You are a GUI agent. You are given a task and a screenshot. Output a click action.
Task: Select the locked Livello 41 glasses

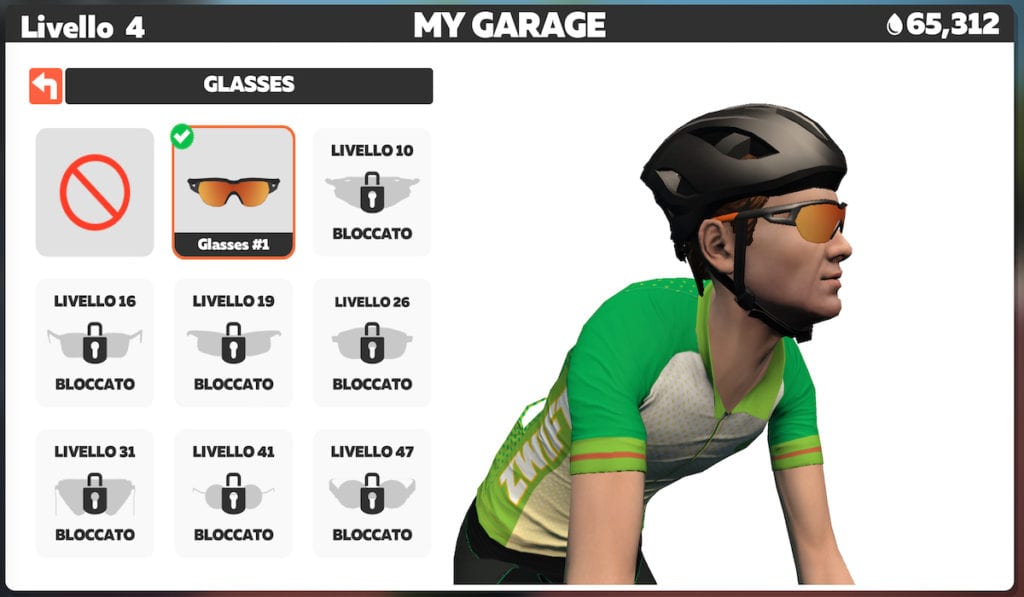point(233,493)
